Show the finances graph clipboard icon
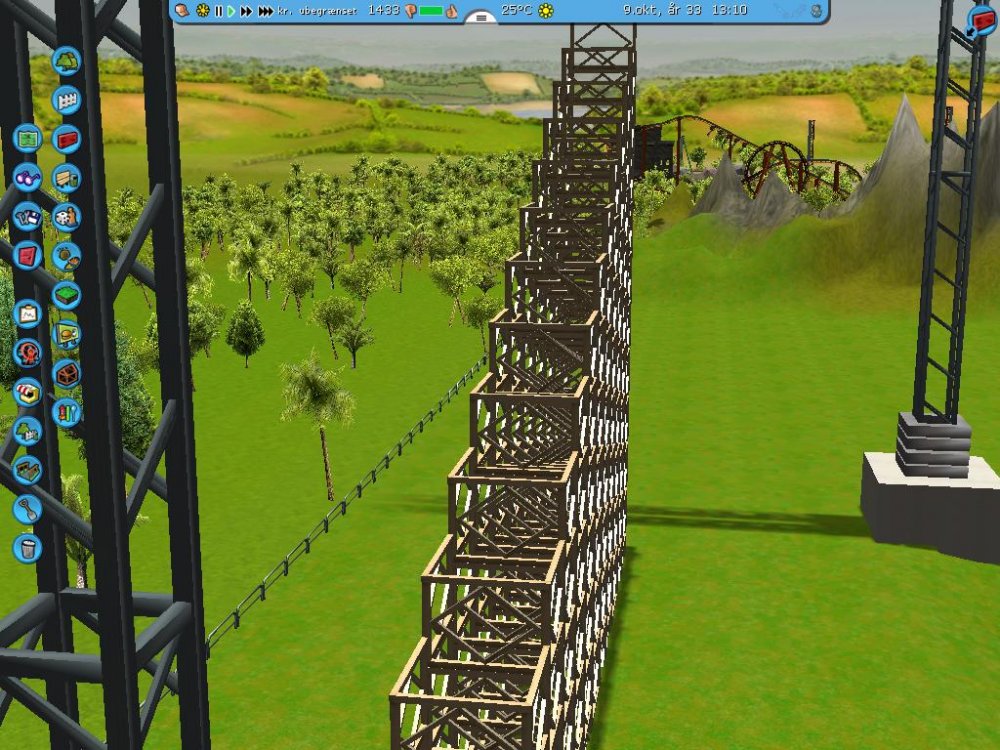 [27, 314]
